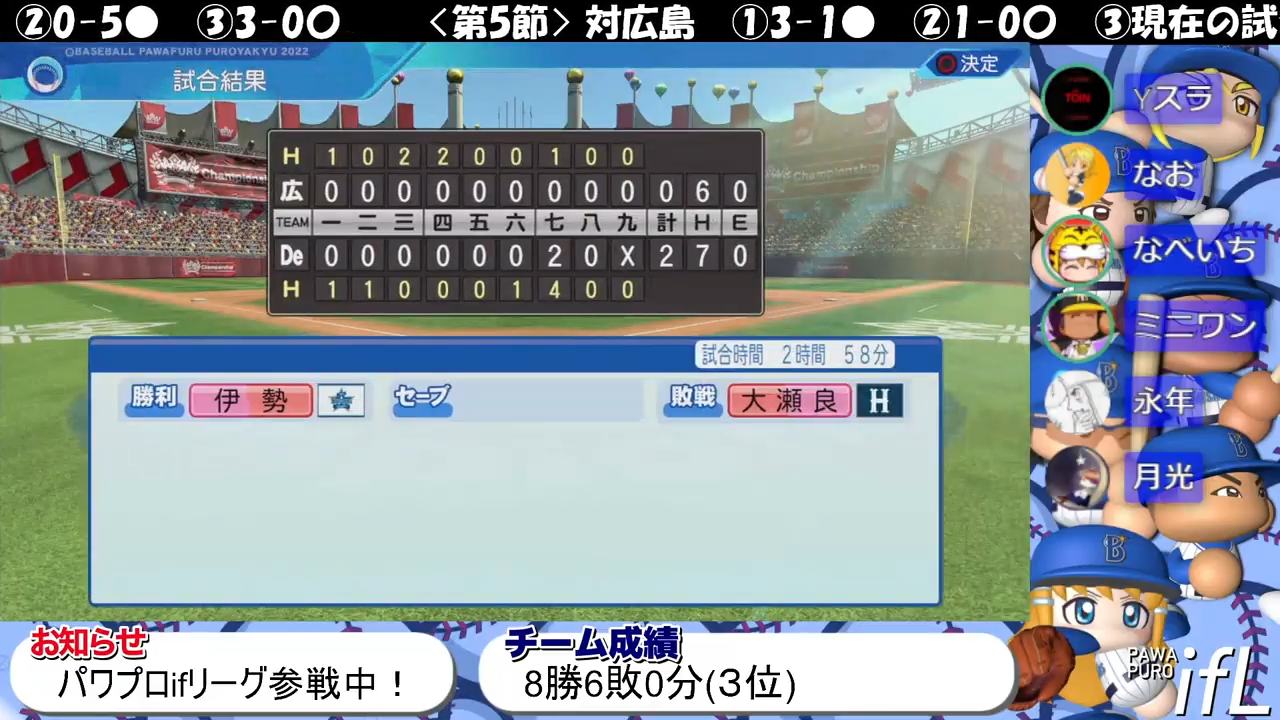
Task: Select the H team logo beside 大瀬良
Action: coord(877,400)
